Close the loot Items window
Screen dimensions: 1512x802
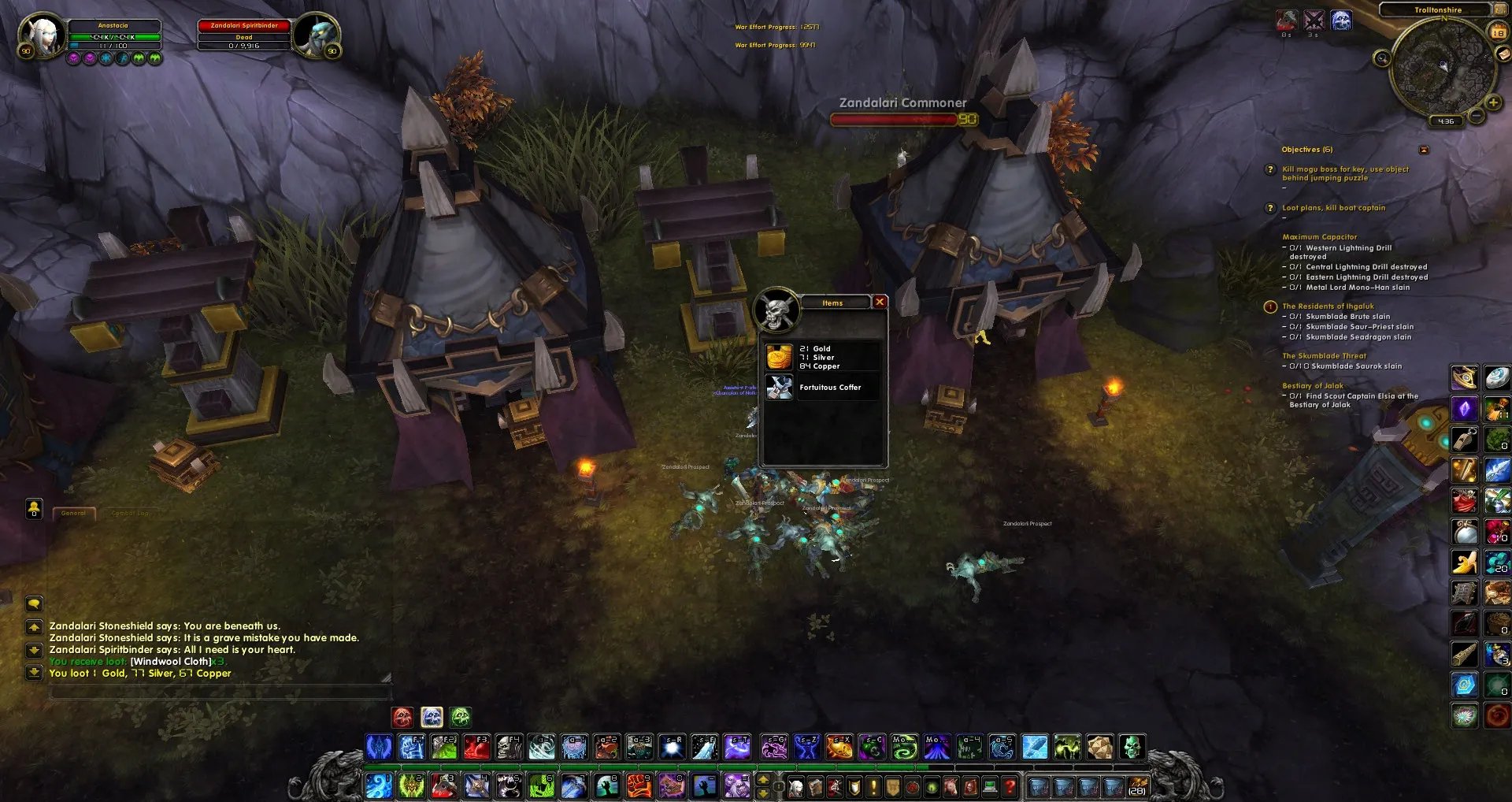click(x=880, y=302)
